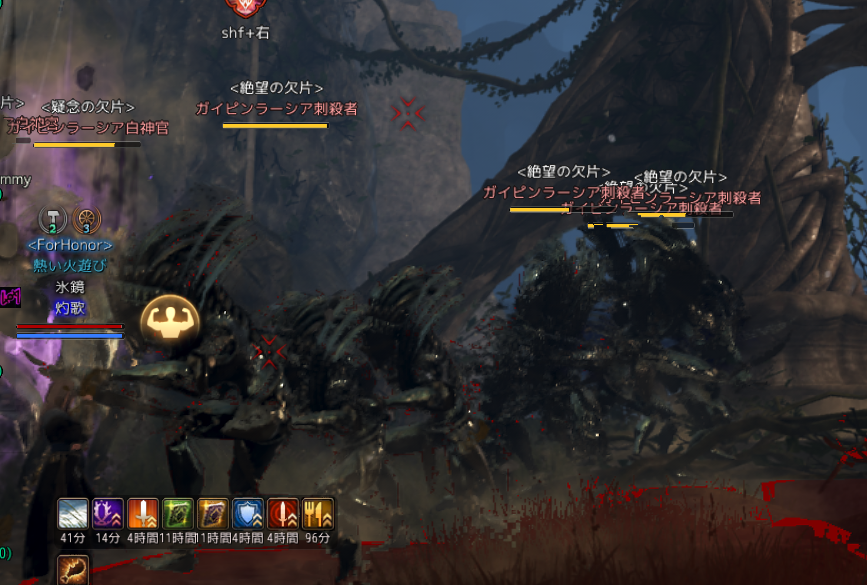Viewport: 867px width, 585px height.
Task: Select the red sword-and-target buff icon
Action: pos(283,513)
